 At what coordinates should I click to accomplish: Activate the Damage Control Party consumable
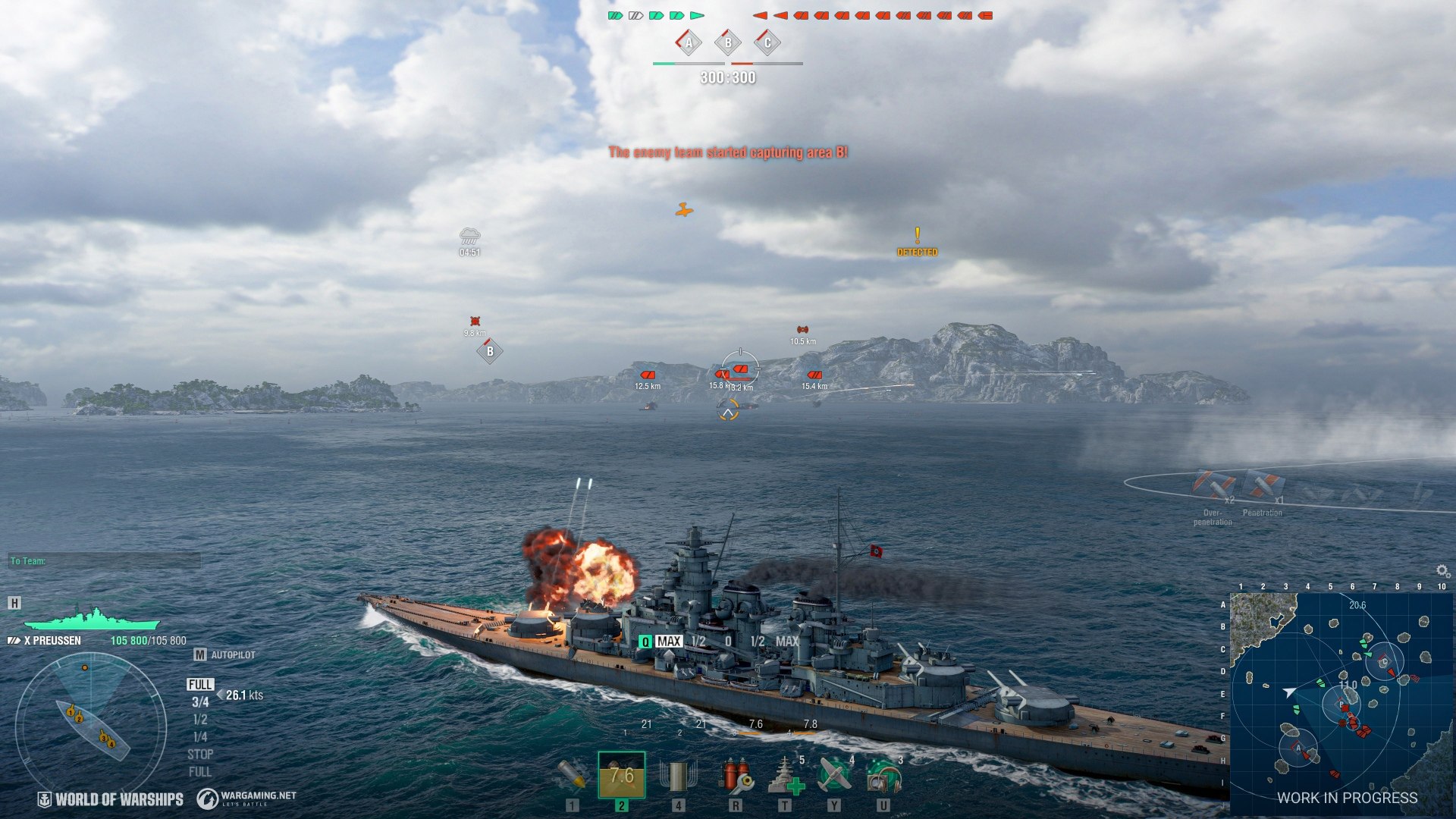point(735,774)
